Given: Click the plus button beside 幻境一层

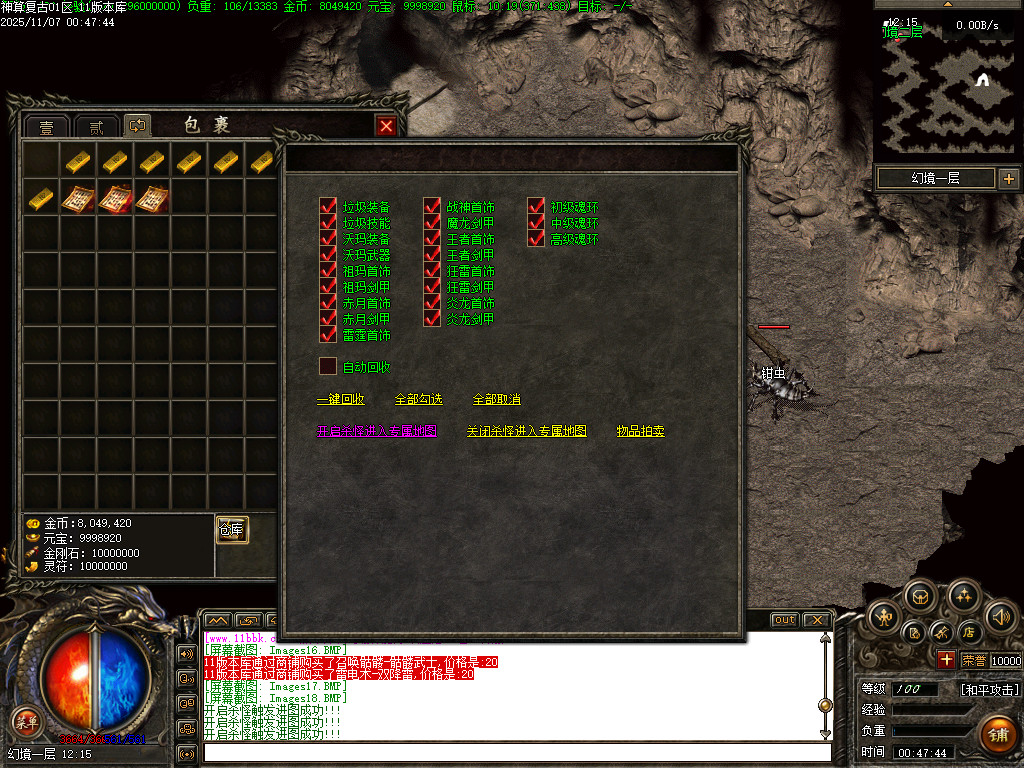Looking at the screenshot, I should tap(1008, 179).
